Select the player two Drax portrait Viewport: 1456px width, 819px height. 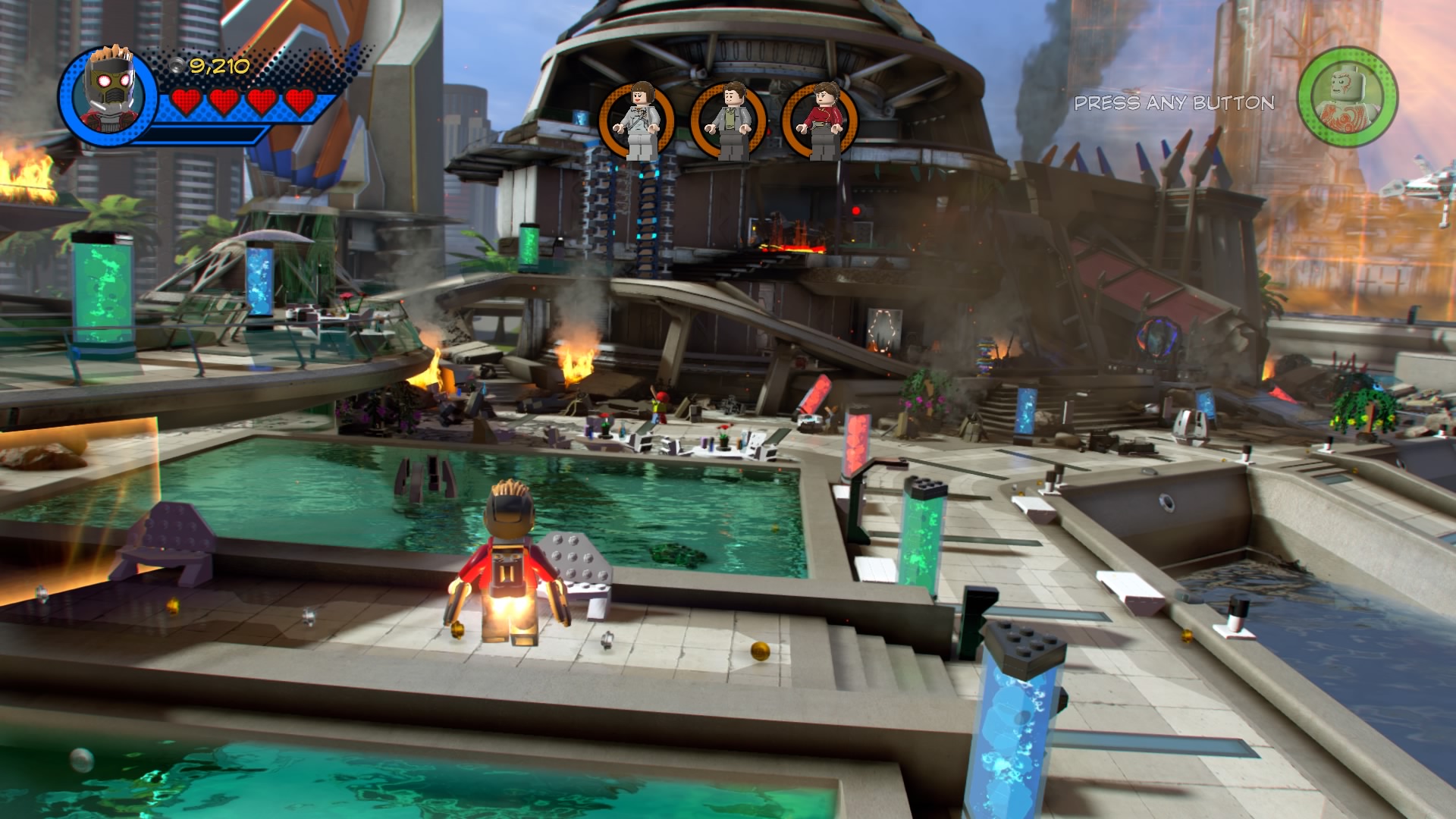point(1347,96)
